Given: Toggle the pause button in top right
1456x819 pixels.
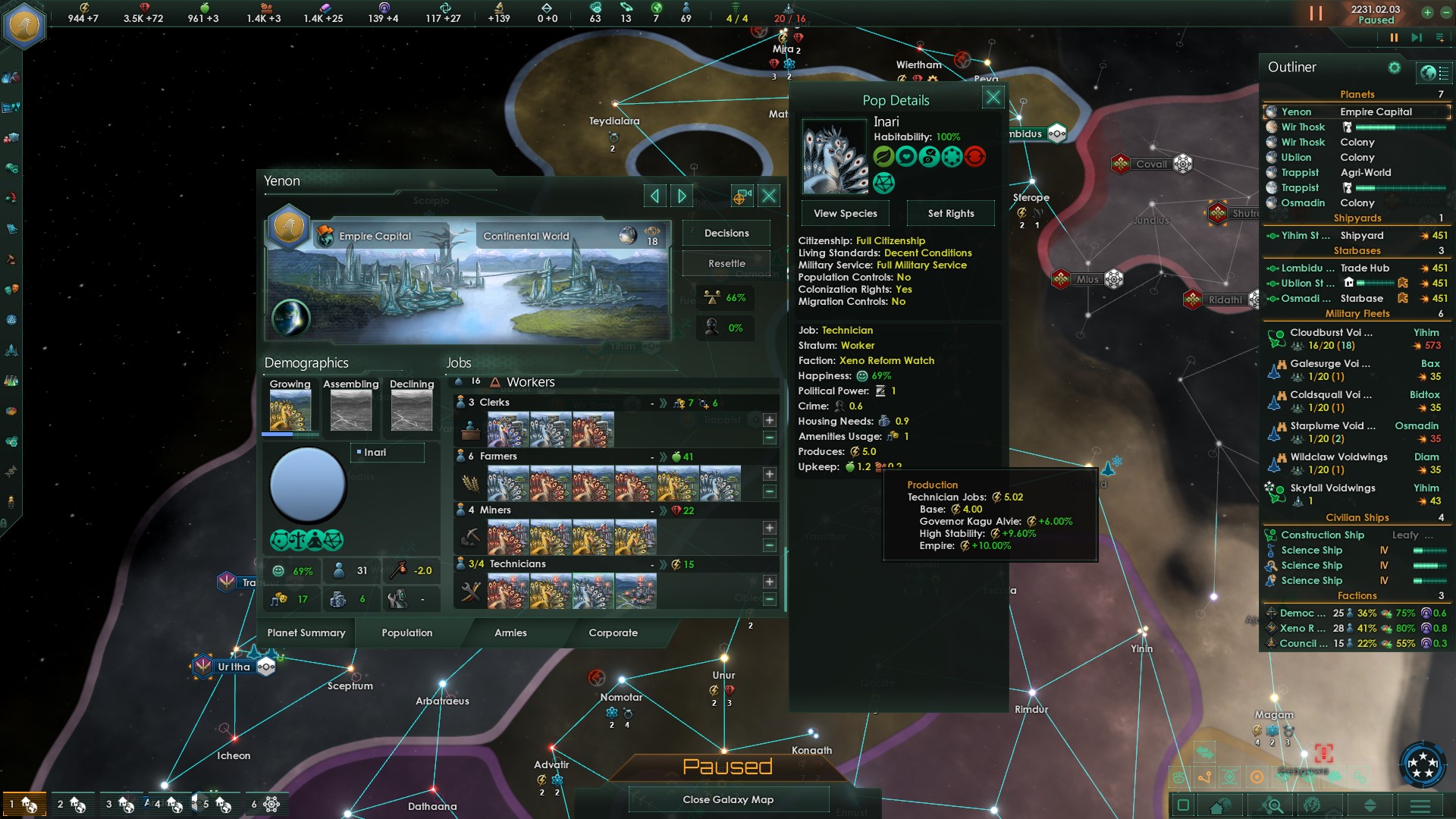Looking at the screenshot, I should (x=1314, y=13).
